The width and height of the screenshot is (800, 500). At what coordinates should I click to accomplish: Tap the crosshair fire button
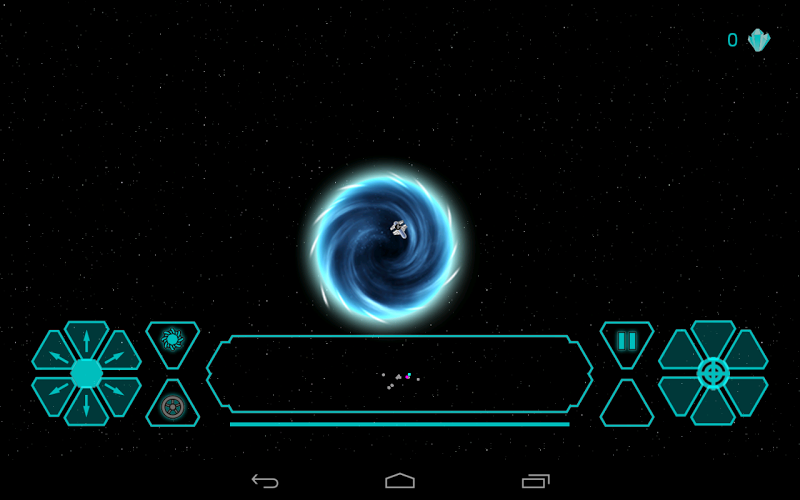point(713,373)
